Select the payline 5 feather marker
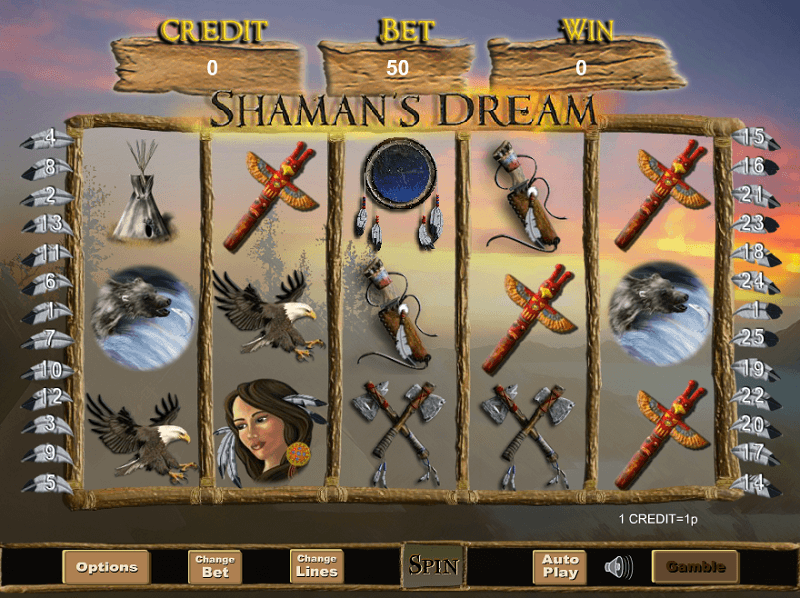This screenshot has height=598, width=800. (x=48, y=484)
